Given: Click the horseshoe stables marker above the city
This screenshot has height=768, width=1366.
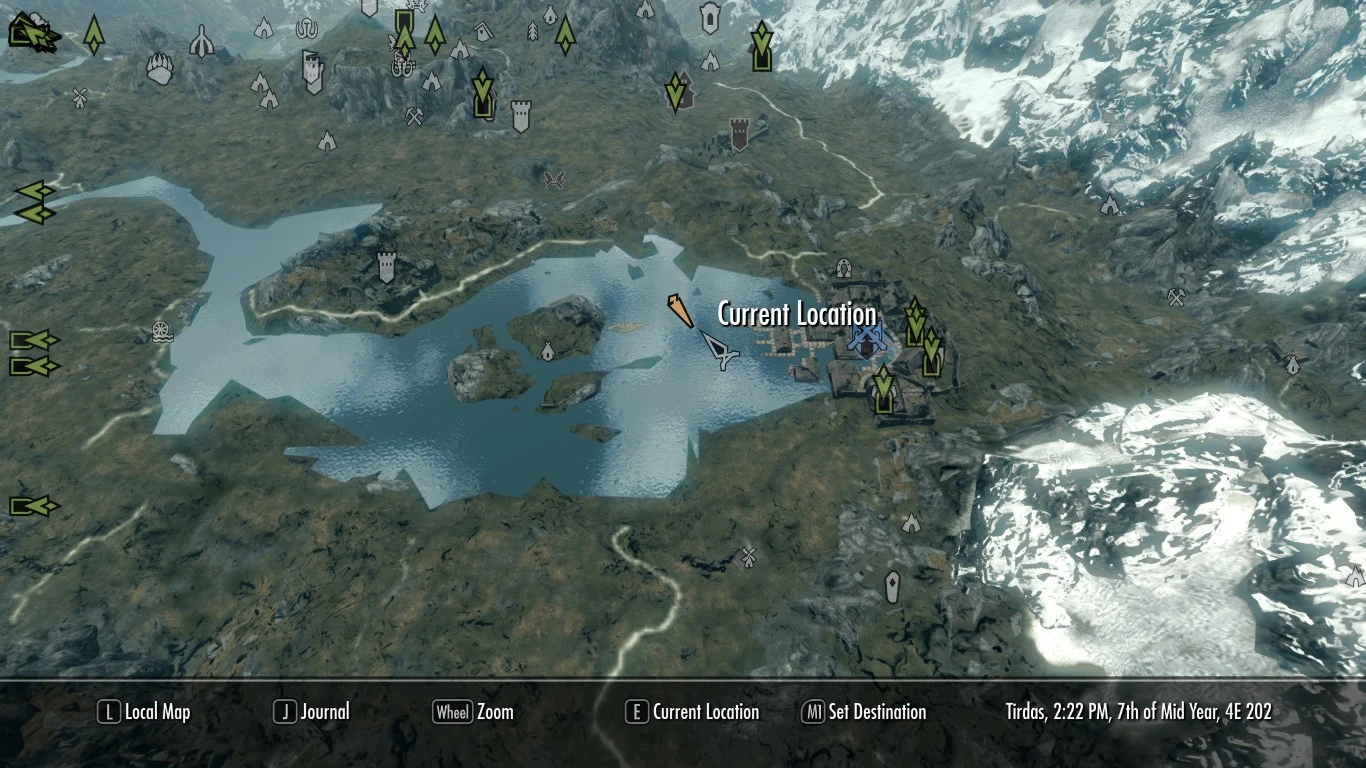Looking at the screenshot, I should pyautogui.click(x=843, y=268).
